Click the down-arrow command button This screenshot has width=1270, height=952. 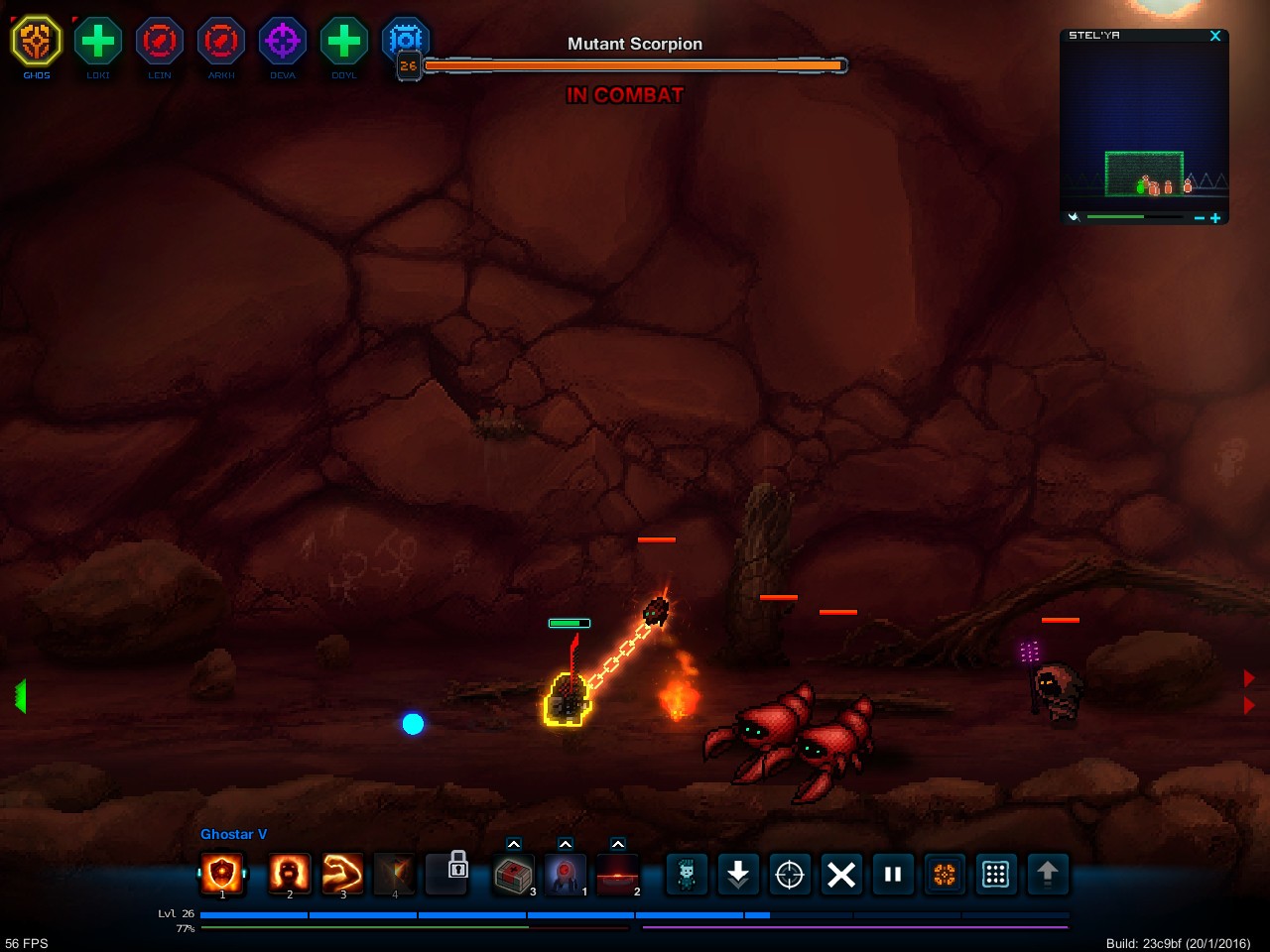pos(738,874)
